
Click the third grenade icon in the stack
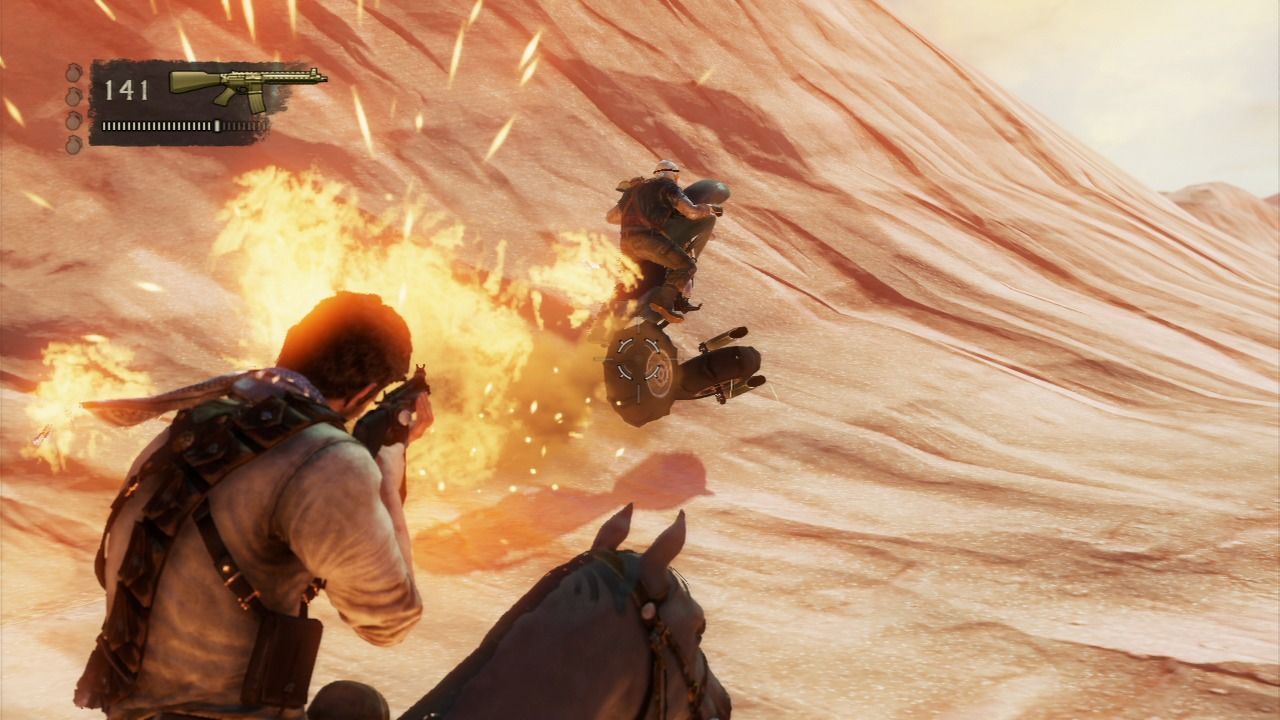click(72, 121)
